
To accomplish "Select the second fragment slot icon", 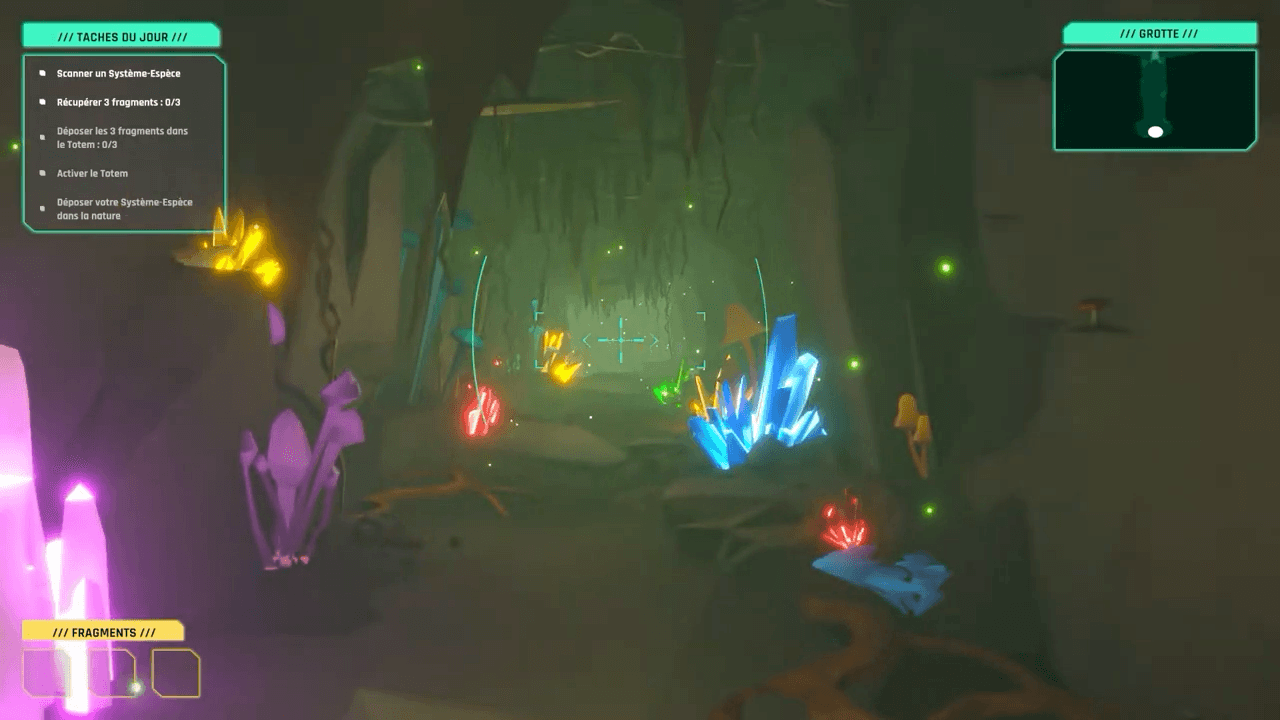I will click(110, 672).
